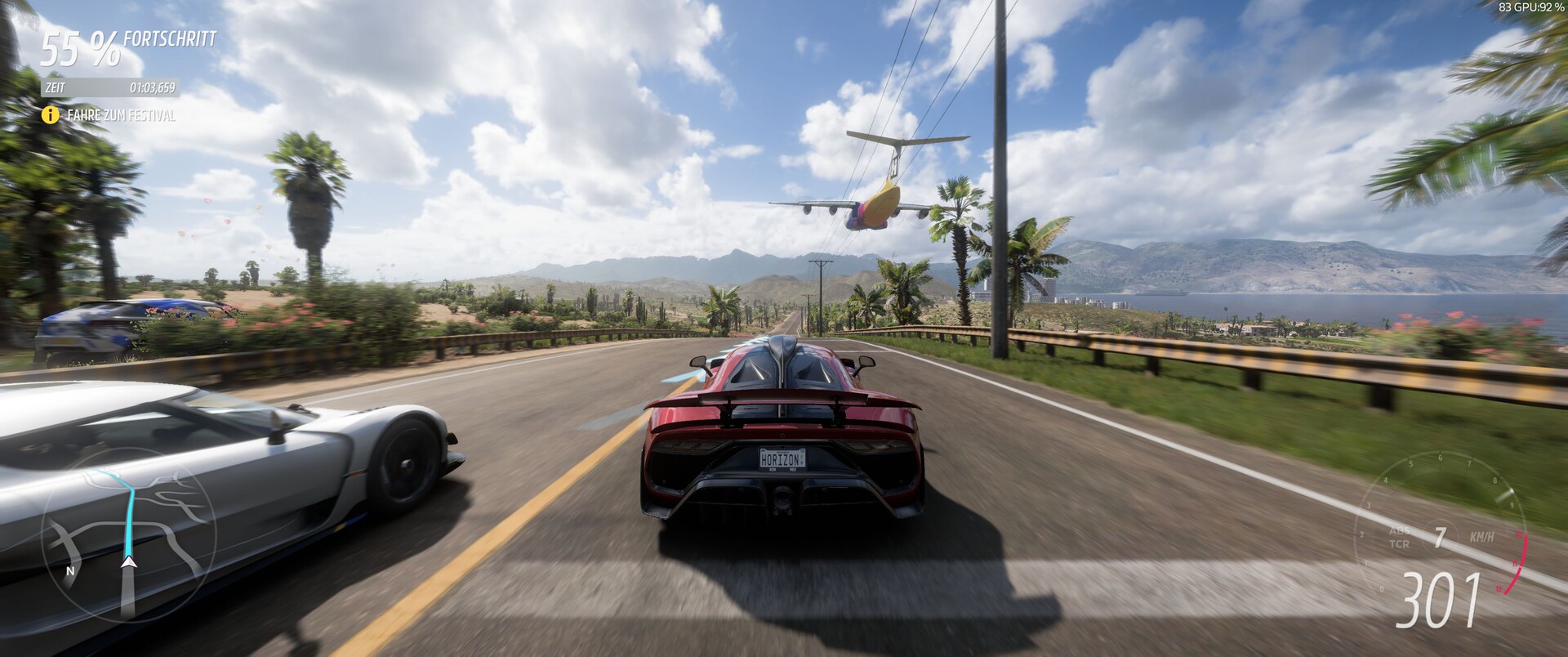1568x657 pixels.
Task: Select the 'Fahre zum Festival' objective tracker
Action: [110, 116]
